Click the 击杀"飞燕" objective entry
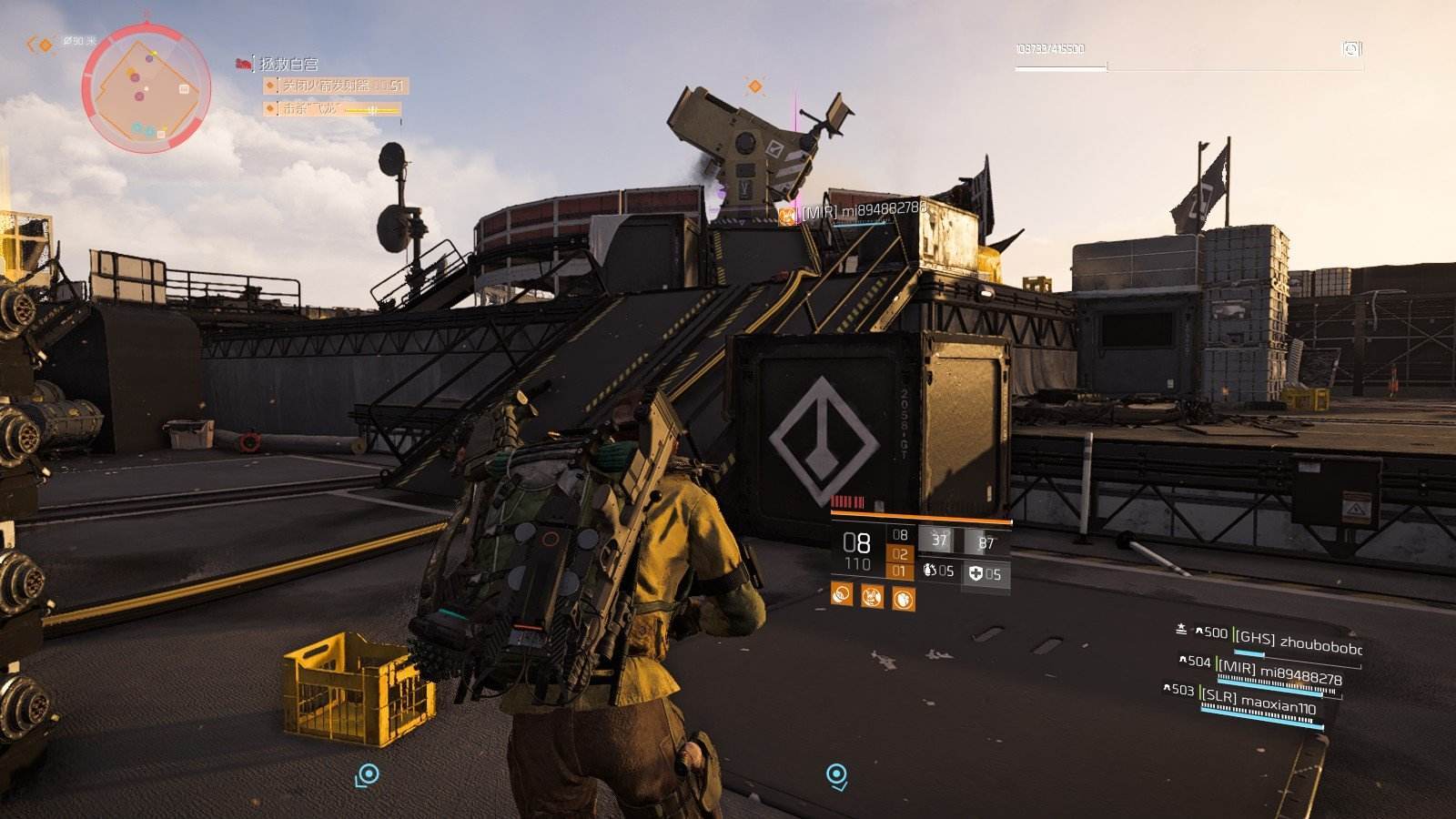This screenshot has height=819, width=1456. click(331, 109)
